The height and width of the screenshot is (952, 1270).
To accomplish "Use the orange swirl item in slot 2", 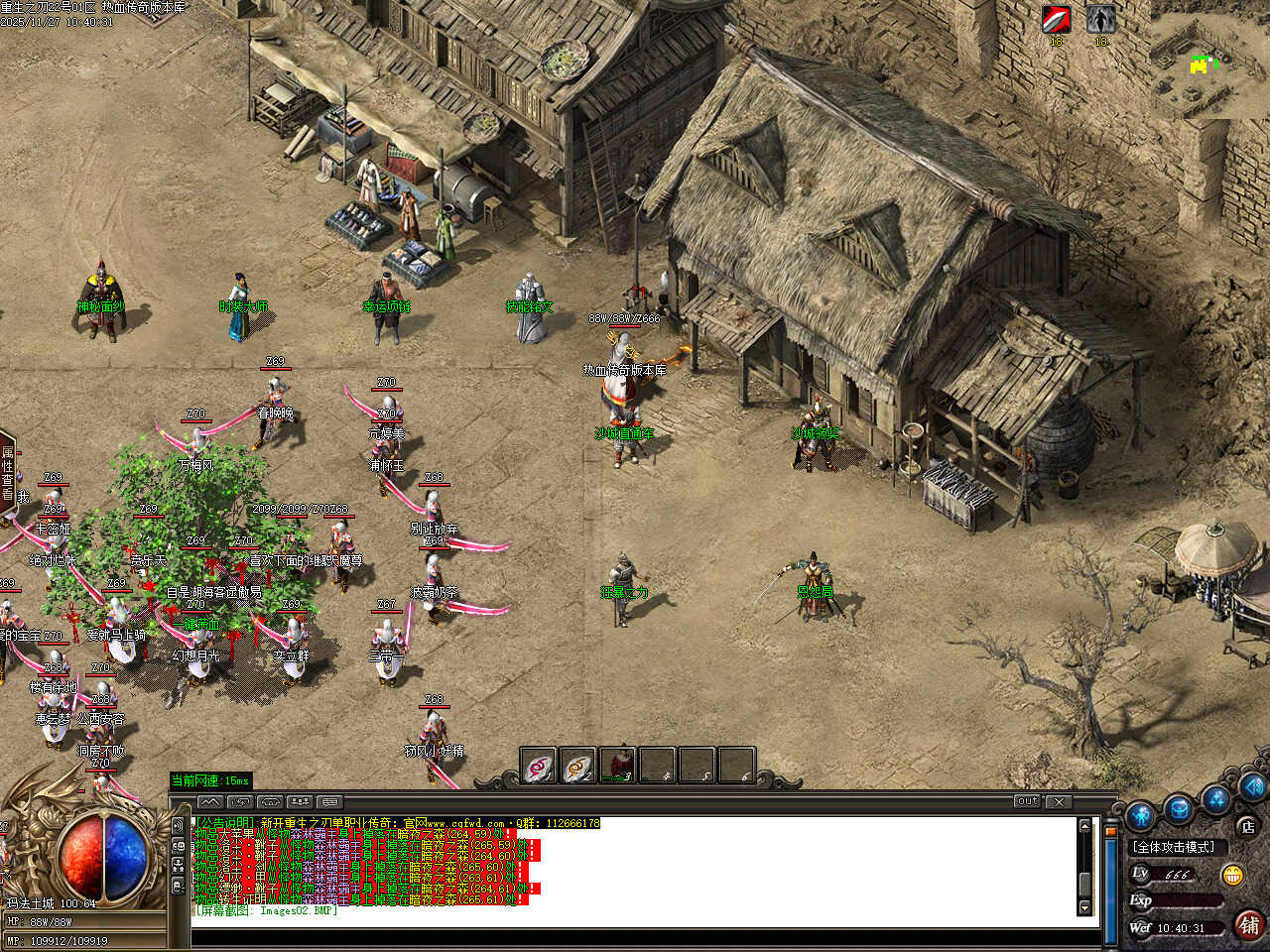I will 577,766.
